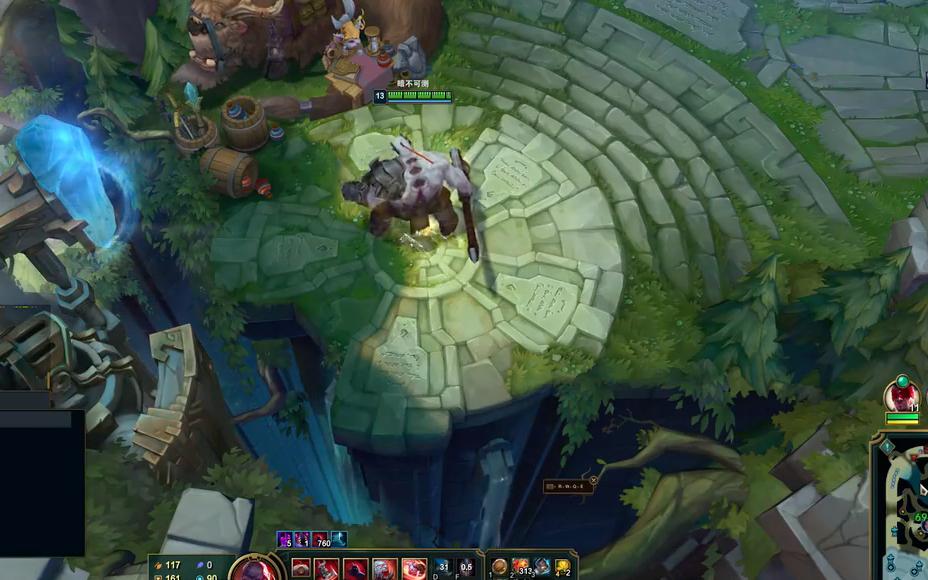Select the round brown item in slot 1
This screenshot has width=928, height=580.
[499, 567]
